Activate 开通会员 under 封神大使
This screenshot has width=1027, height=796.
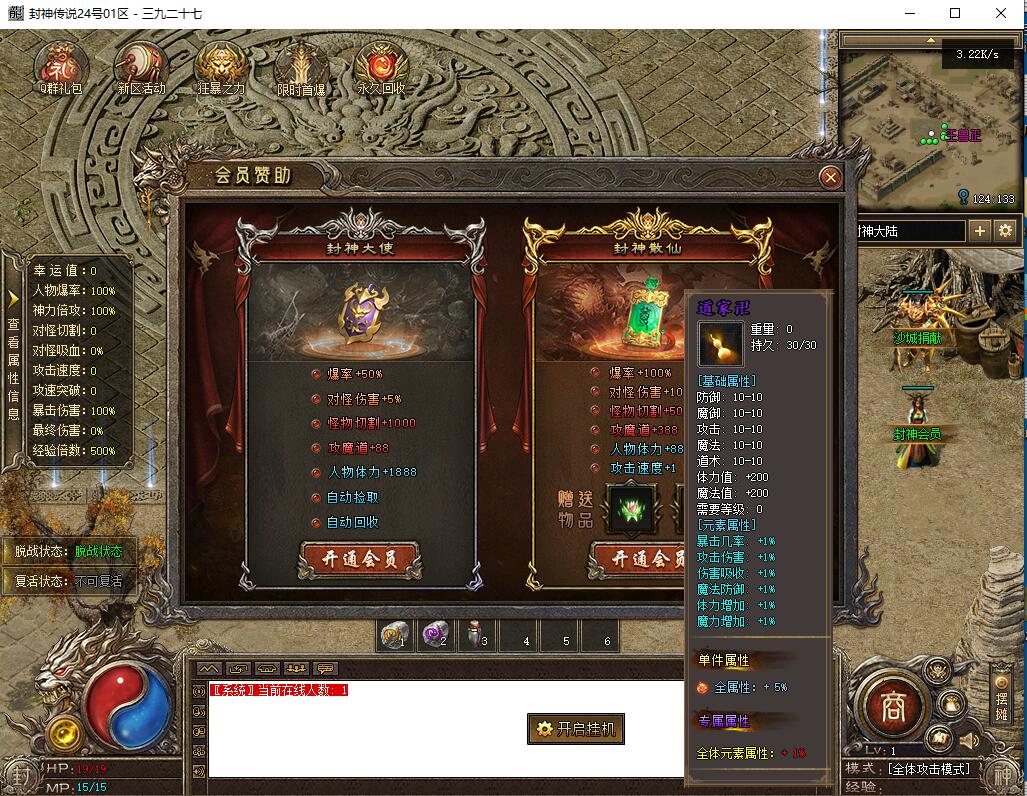(x=360, y=559)
